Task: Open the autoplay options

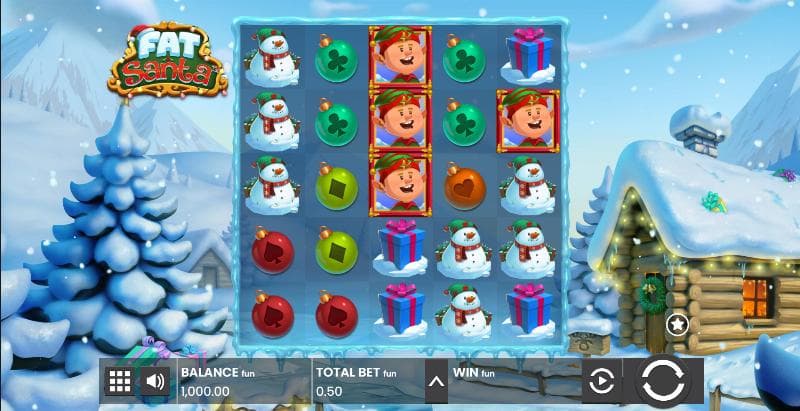Action: [x=600, y=381]
